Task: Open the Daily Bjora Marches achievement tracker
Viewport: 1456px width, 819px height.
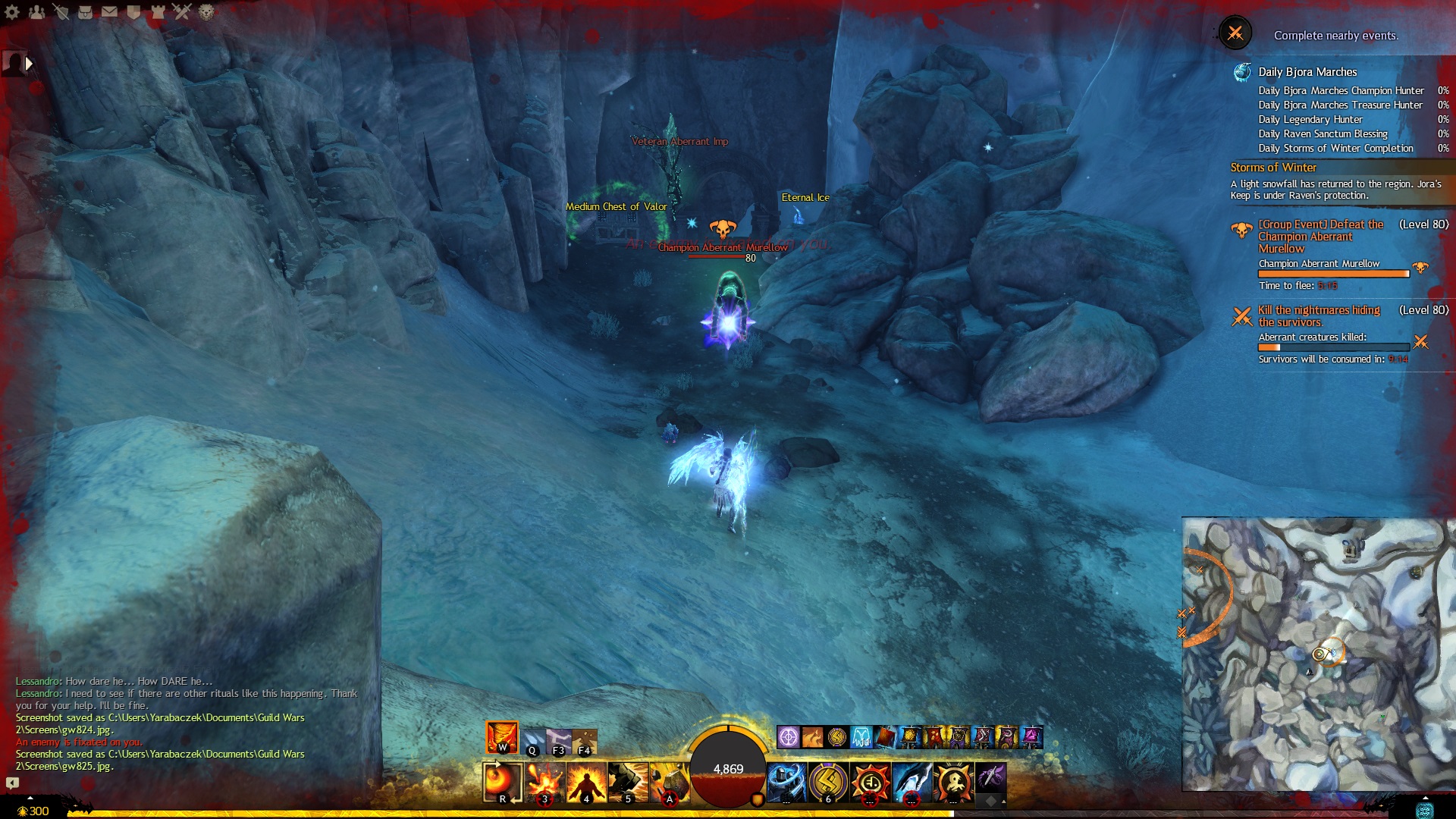Action: point(1307,72)
